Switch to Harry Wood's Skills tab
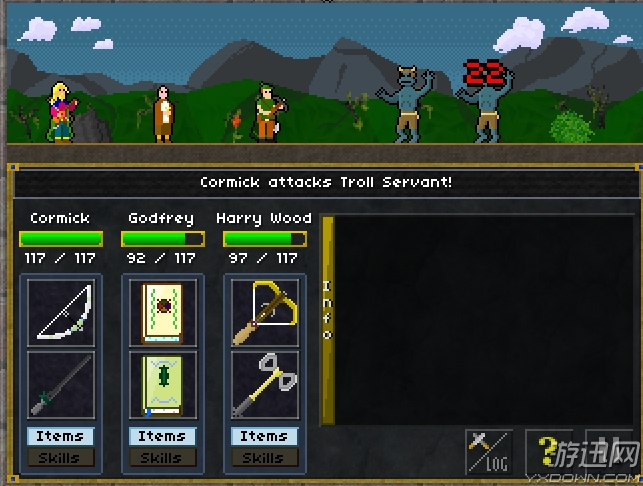 (x=264, y=457)
